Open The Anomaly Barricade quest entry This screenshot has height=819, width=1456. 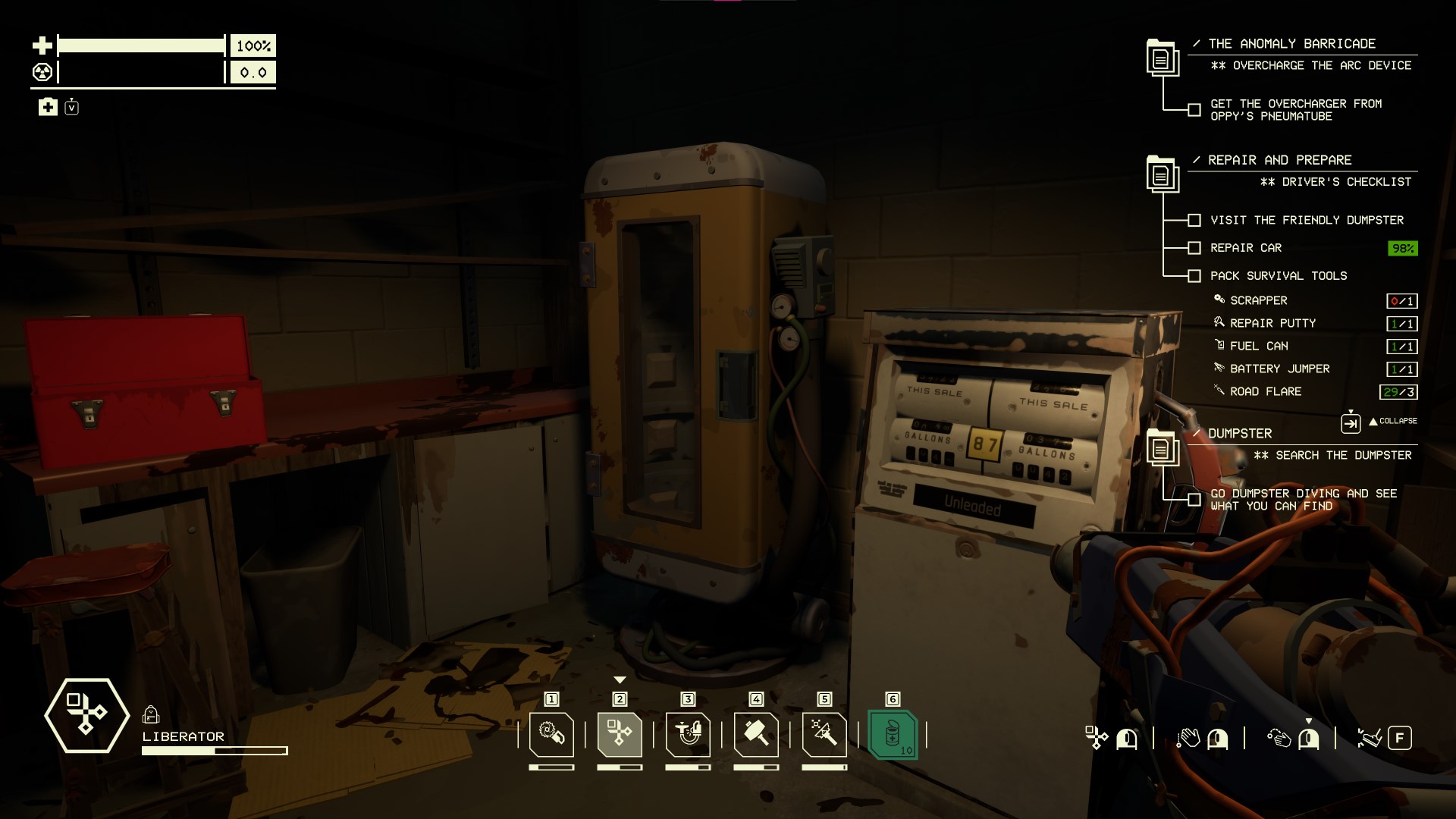(x=1291, y=44)
